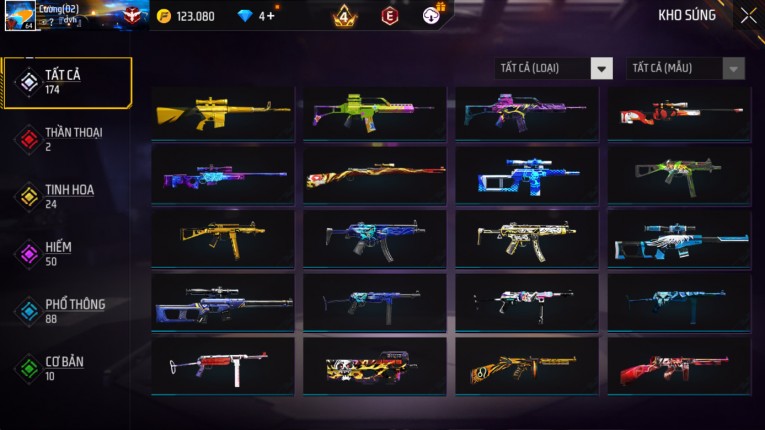
Task: Open the gold rank 4 badge
Action: (x=344, y=16)
